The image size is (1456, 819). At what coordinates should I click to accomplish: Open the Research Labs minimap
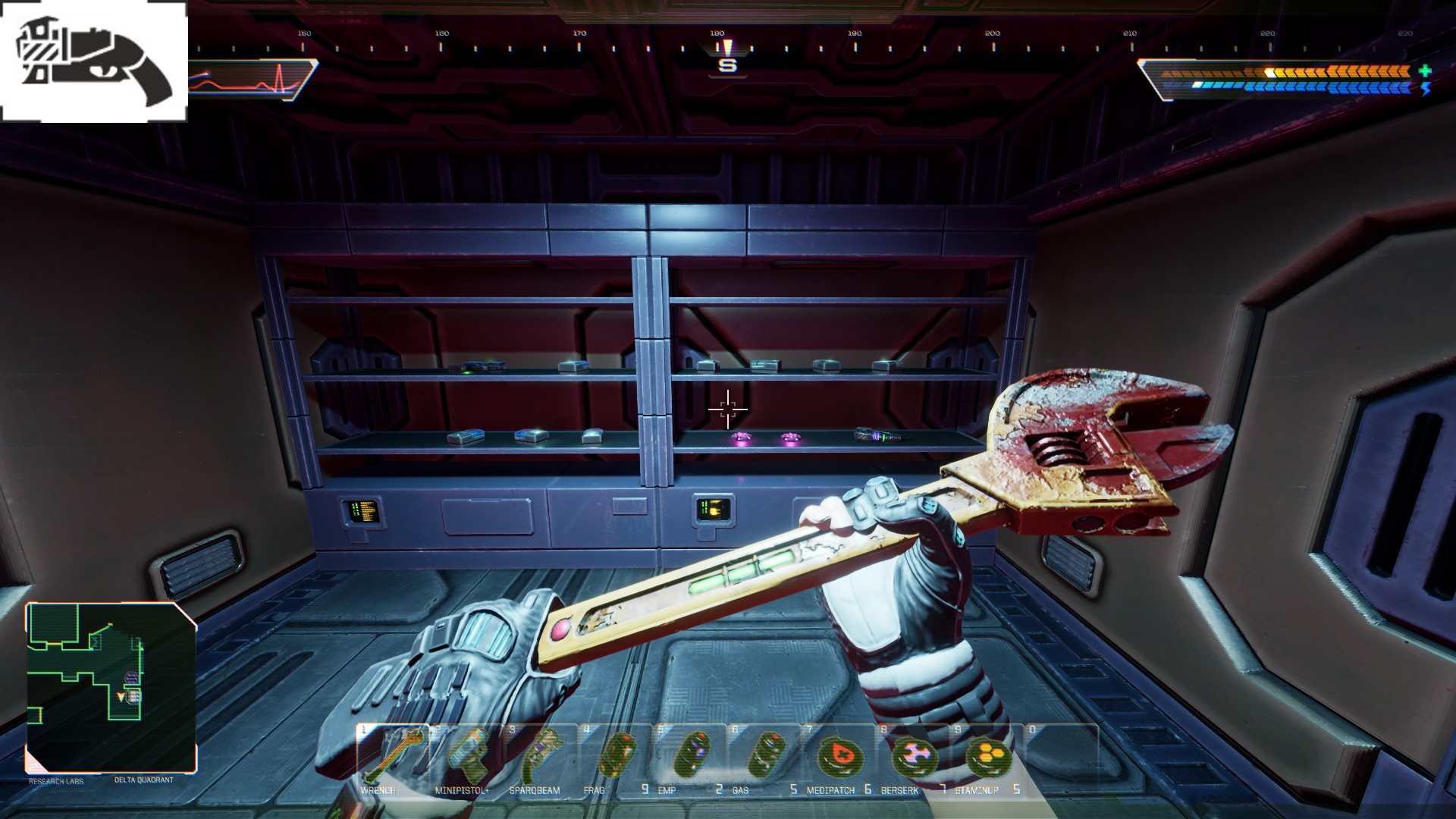(111, 686)
